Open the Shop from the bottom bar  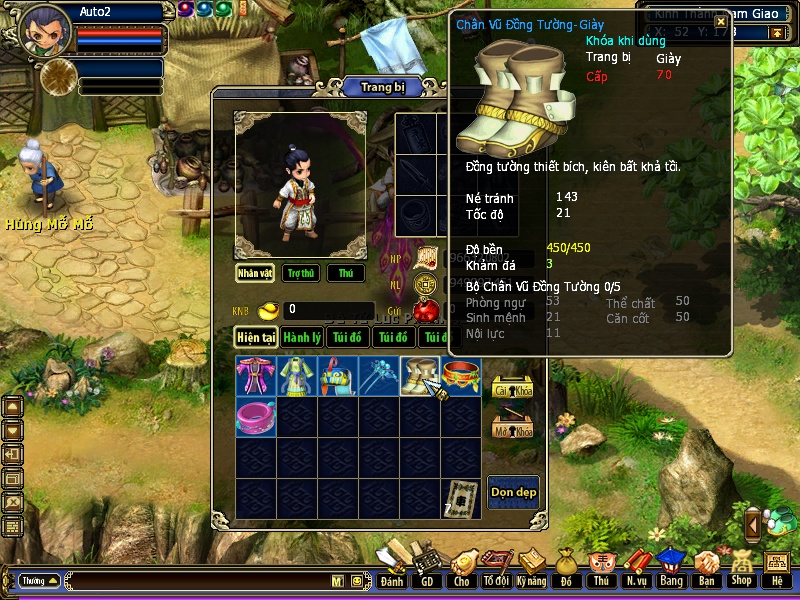[741, 568]
